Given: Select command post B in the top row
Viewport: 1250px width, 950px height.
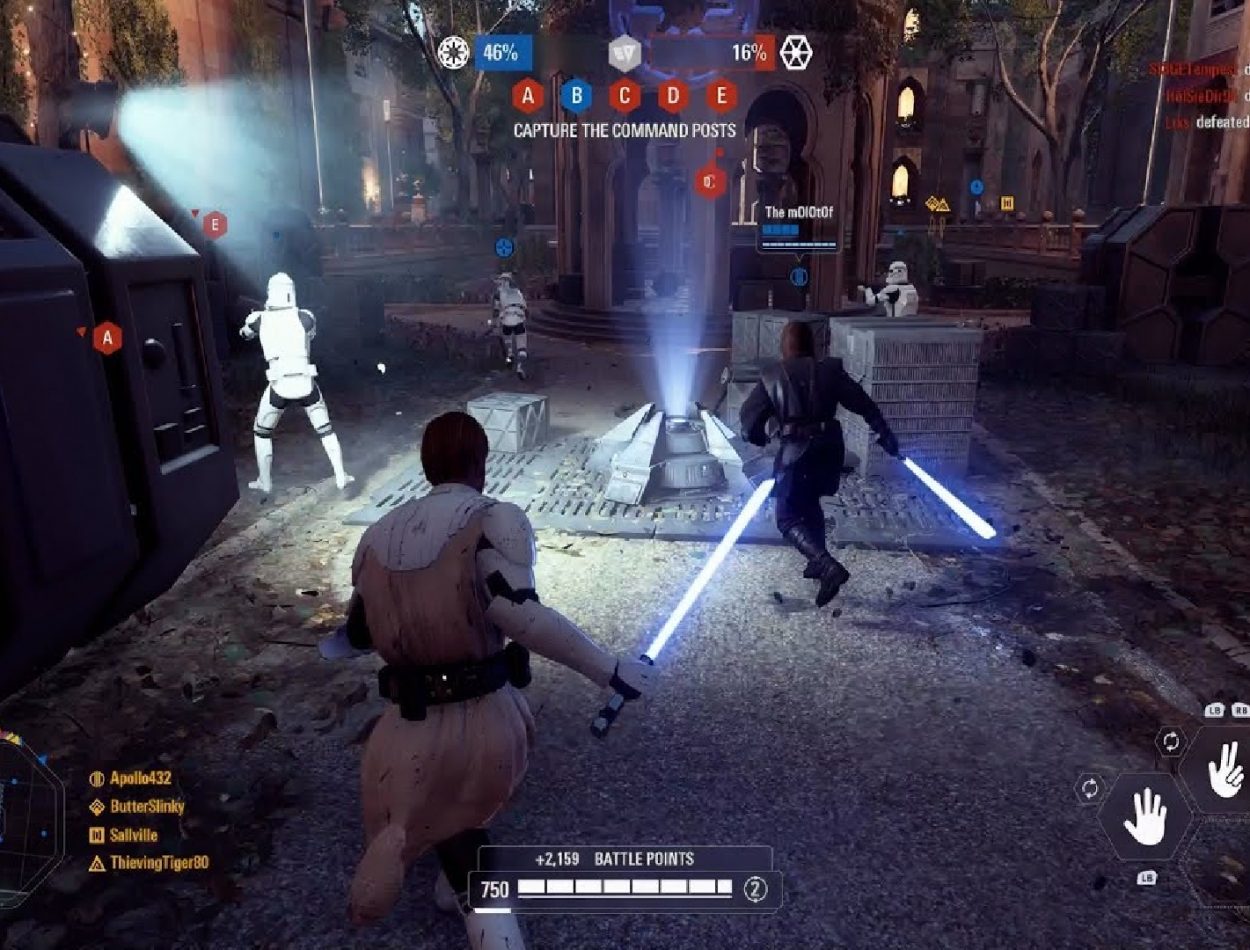Looking at the screenshot, I should (576, 96).
